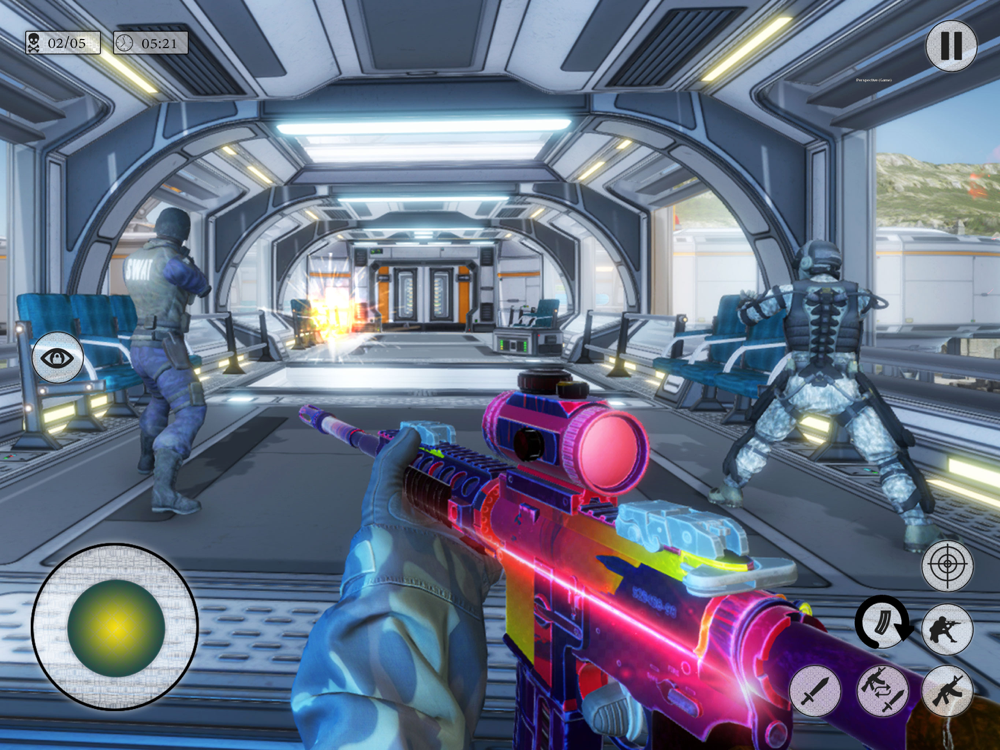This screenshot has height=750, width=1000.
Task: Pause the game
Action: click(x=950, y=46)
